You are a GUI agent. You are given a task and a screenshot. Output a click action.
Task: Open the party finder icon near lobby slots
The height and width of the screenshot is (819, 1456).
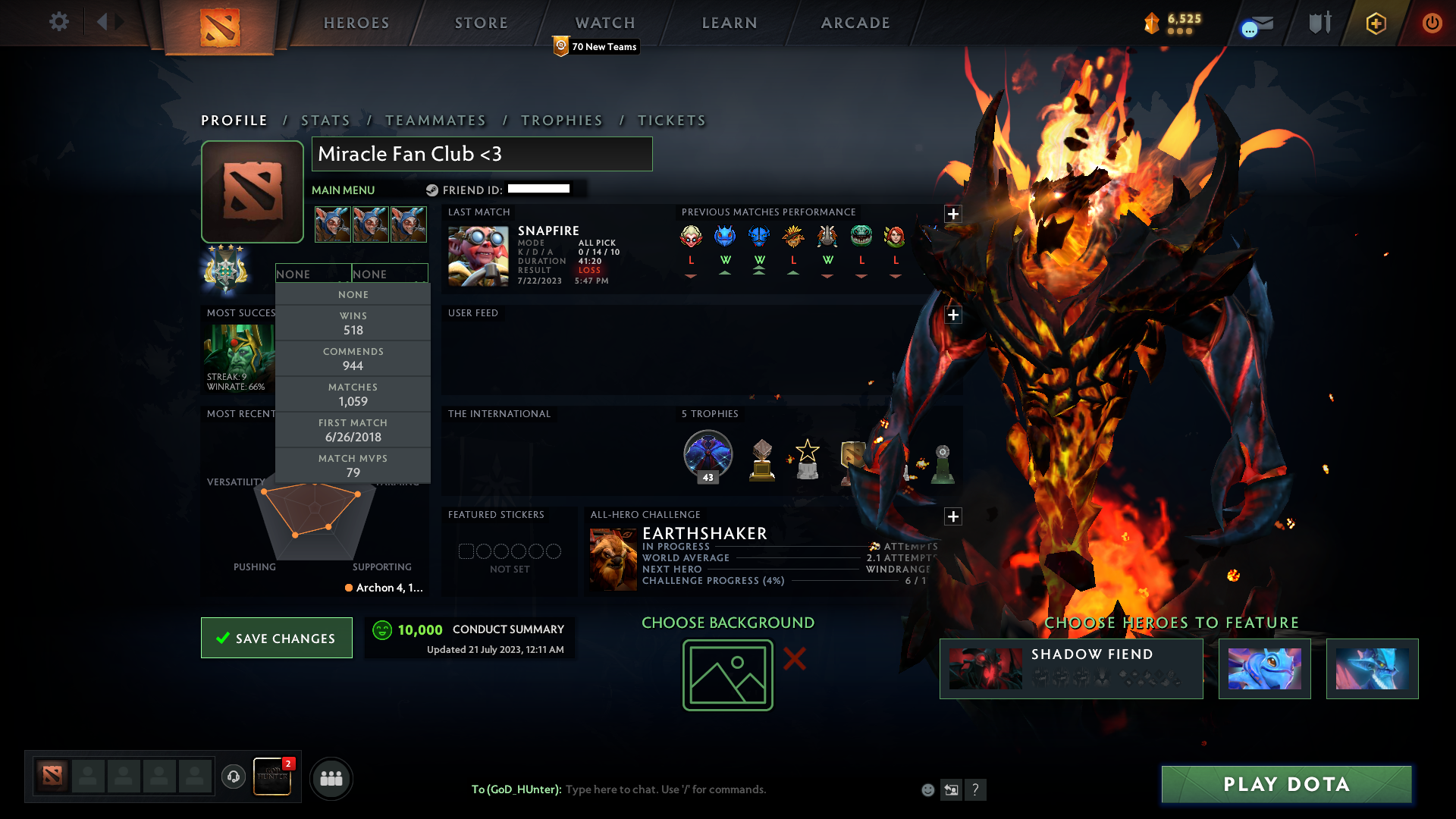click(x=330, y=778)
